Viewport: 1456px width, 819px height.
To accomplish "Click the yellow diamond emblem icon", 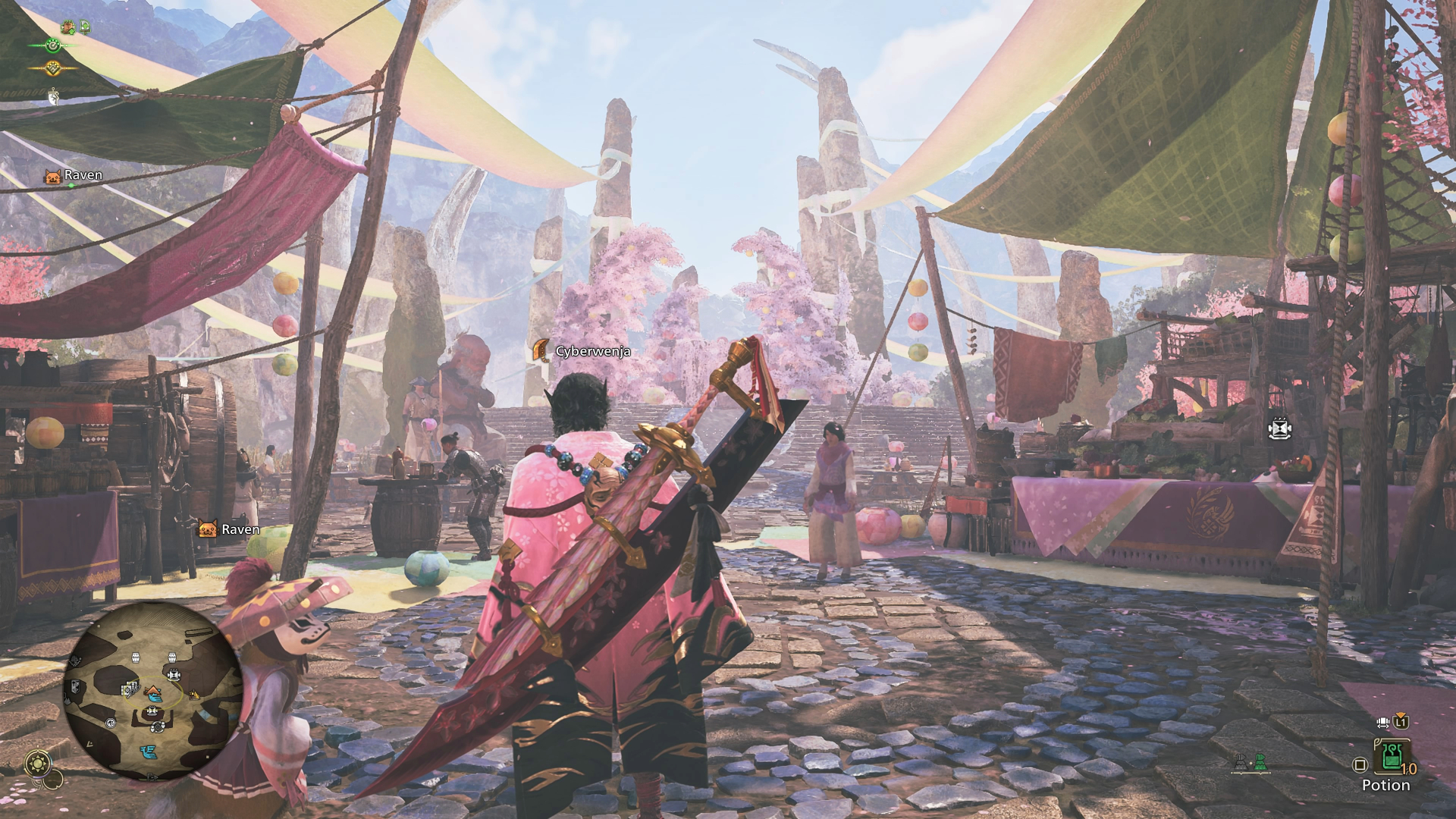I will (53, 69).
